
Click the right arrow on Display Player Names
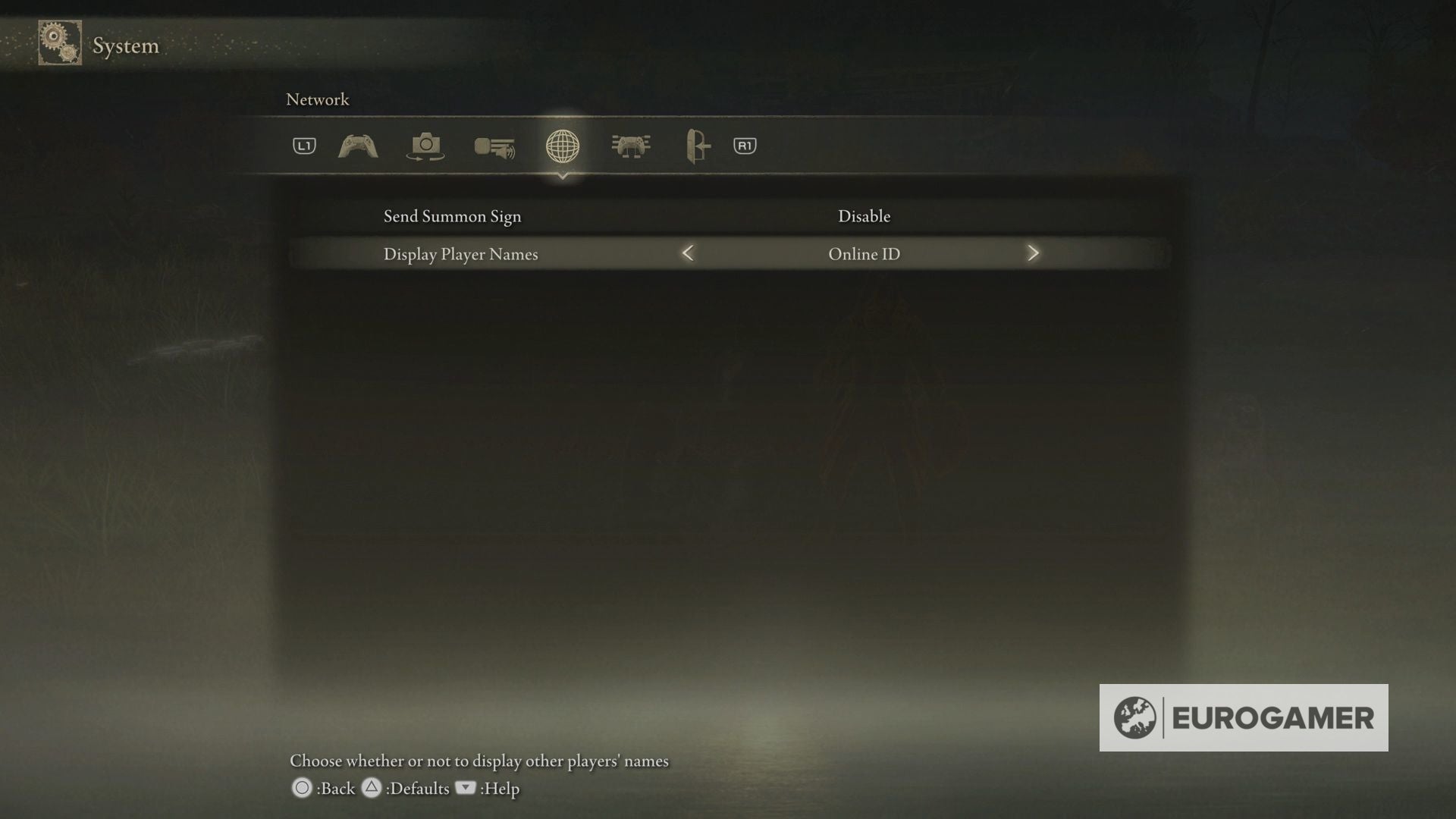coord(1033,254)
